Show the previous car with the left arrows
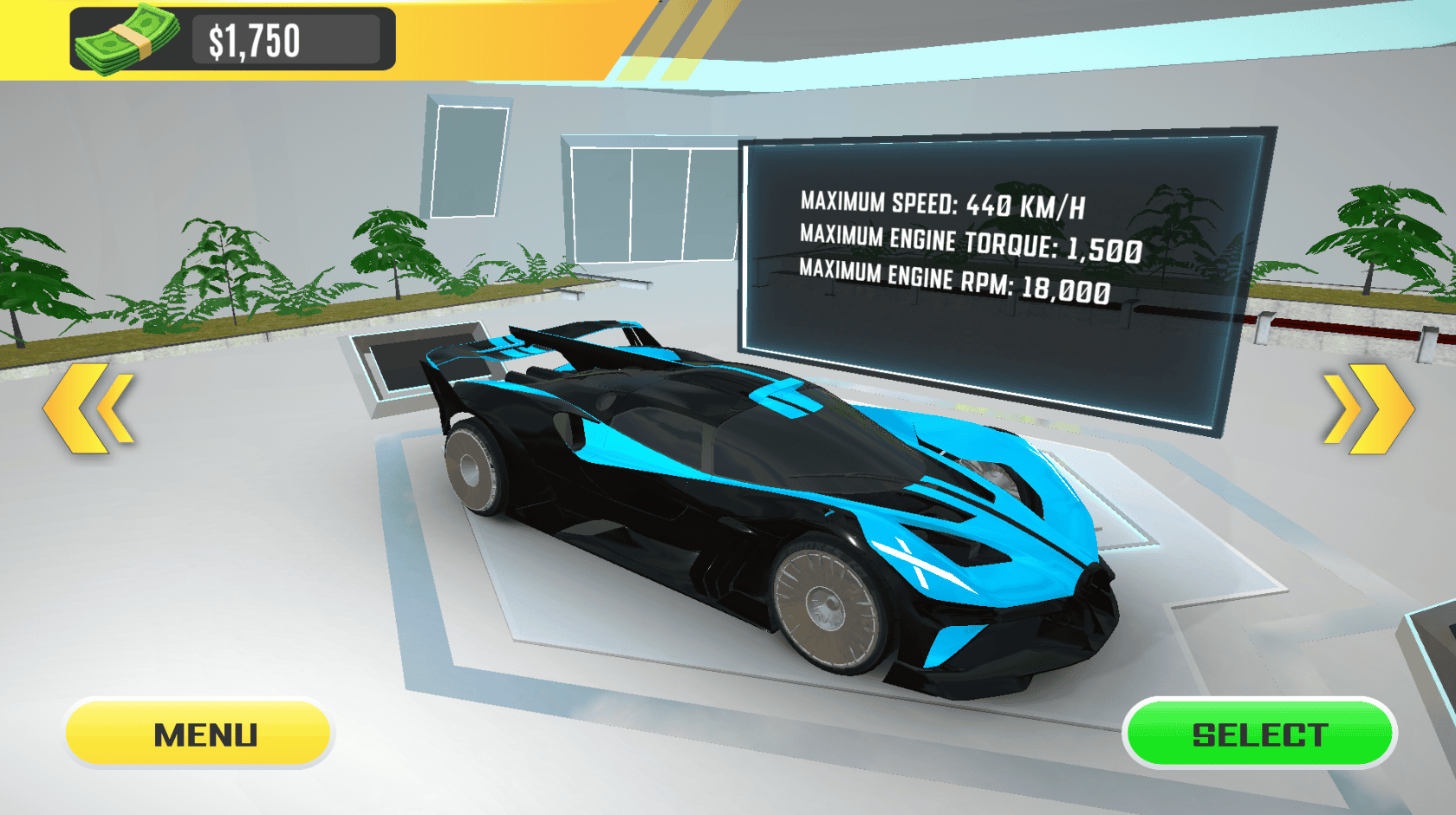 click(89, 407)
